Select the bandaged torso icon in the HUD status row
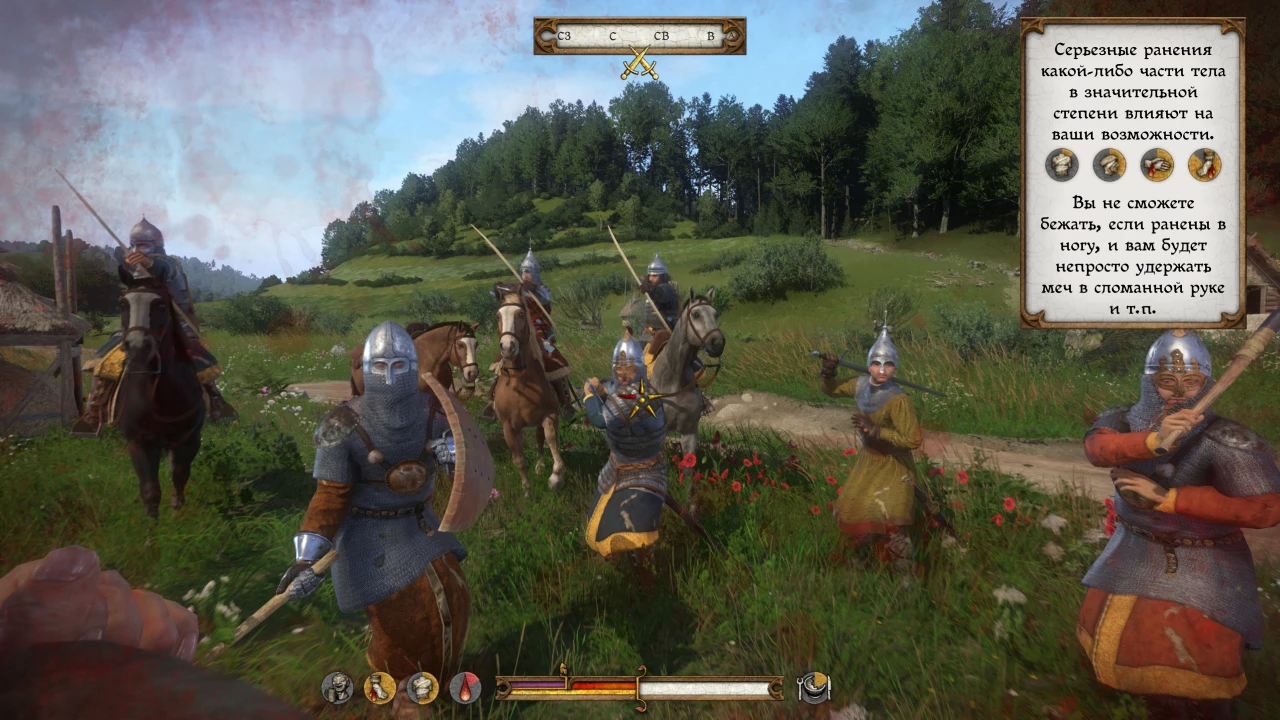1280x720 pixels. pos(422,687)
